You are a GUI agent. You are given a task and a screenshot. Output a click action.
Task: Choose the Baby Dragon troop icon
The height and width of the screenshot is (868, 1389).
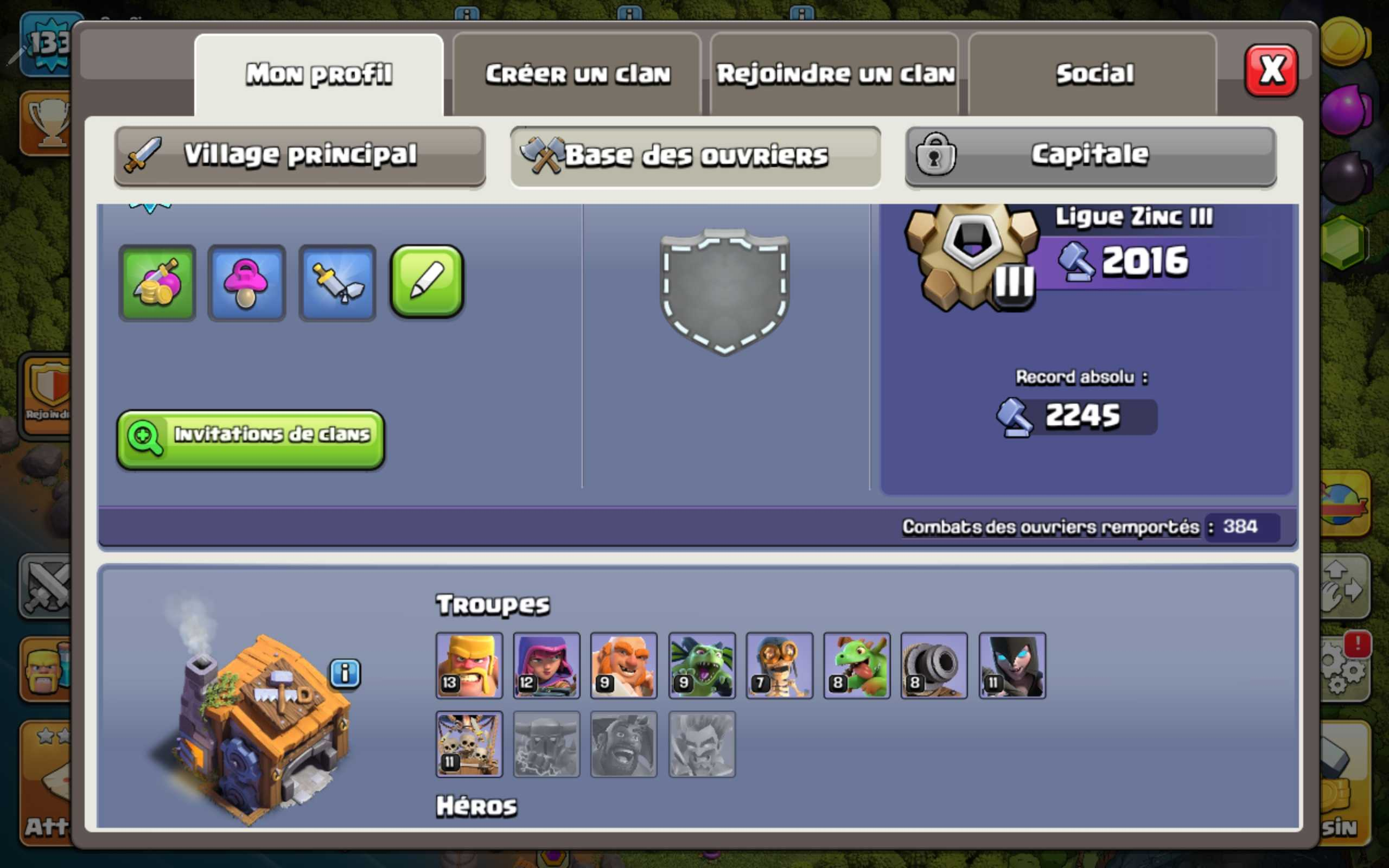[x=857, y=665]
